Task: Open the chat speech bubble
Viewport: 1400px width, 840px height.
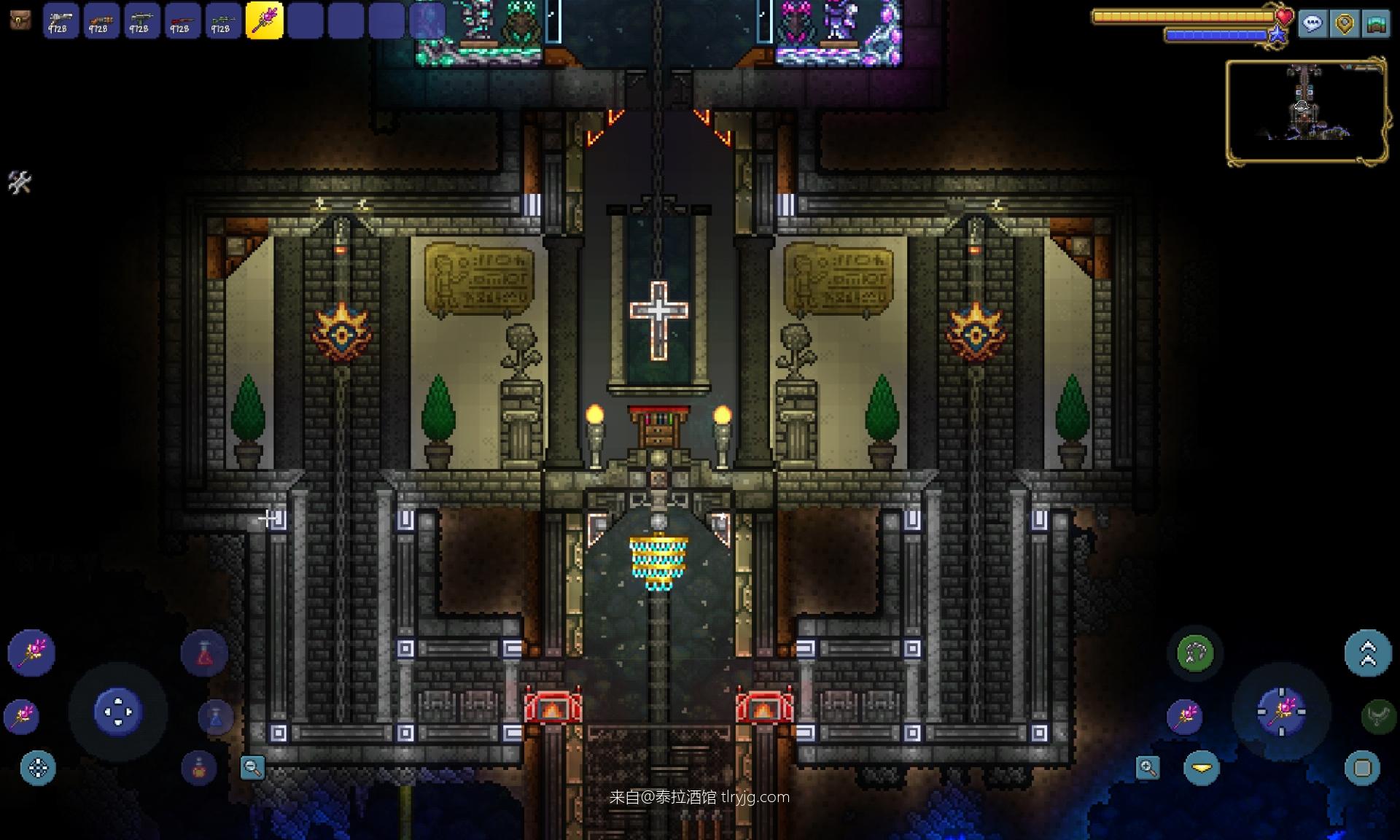Action: pos(1312,24)
